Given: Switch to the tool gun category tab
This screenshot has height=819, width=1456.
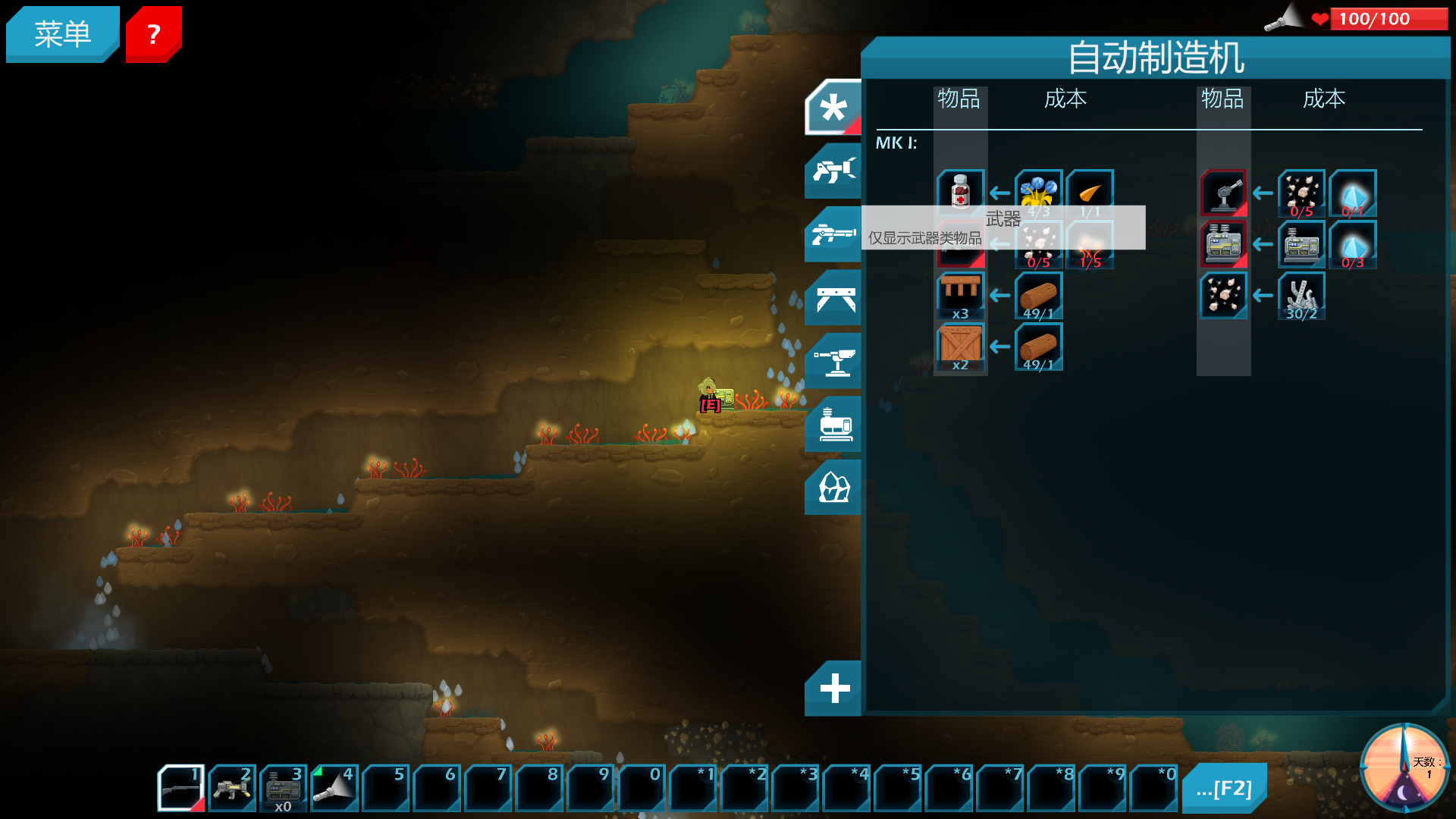Looking at the screenshot, I should pyautogui.click(x=833, y=171).
